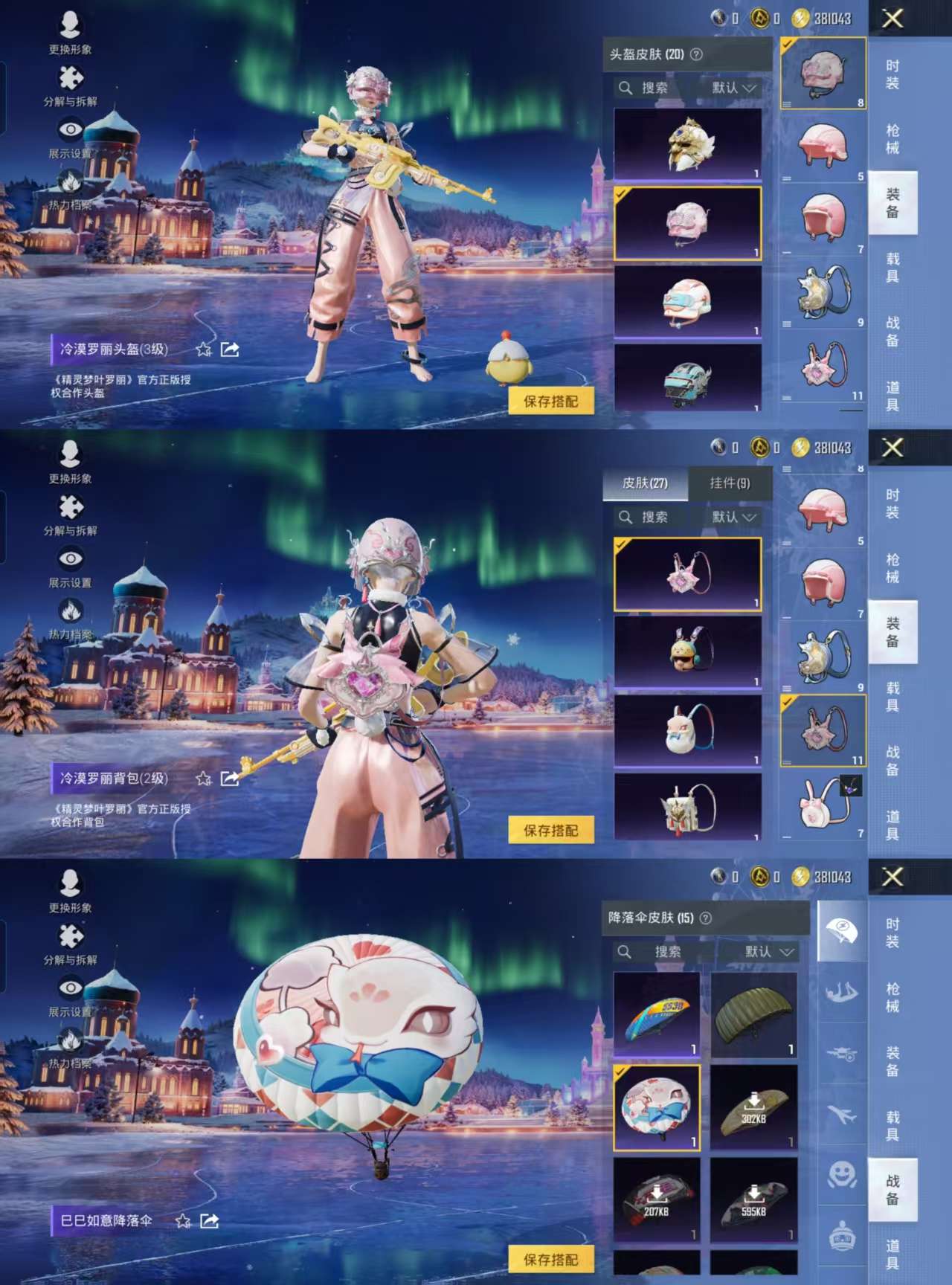Click the 分解与拆解 dismantle icon
The image size is (952, 1285).
click(71, 77)
